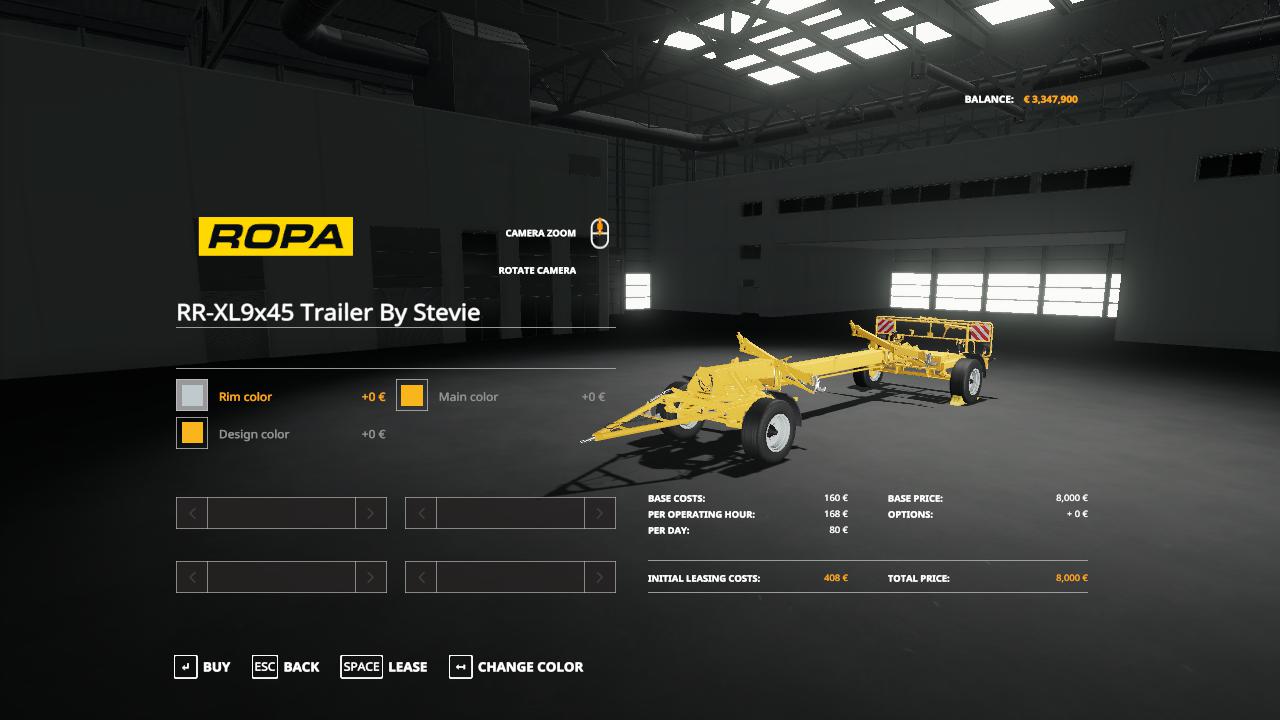Go back from the trailer configuration
Viewport: 1280px width, 720px height.
[x=286, y=667]
